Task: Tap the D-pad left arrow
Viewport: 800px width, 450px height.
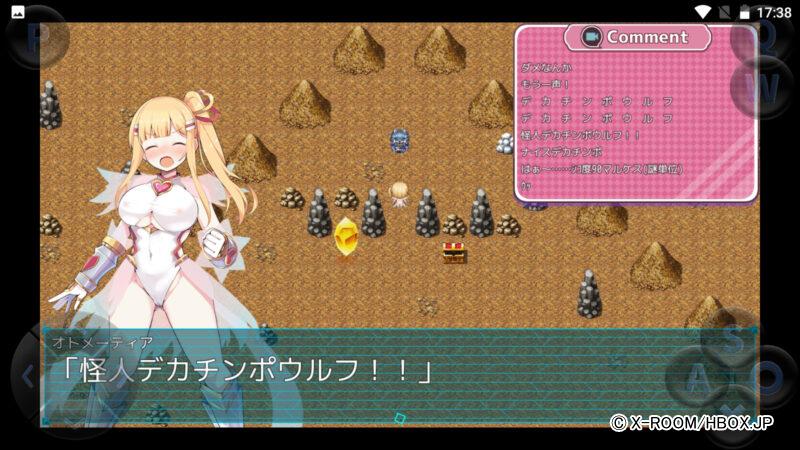Action: [28, 377]
